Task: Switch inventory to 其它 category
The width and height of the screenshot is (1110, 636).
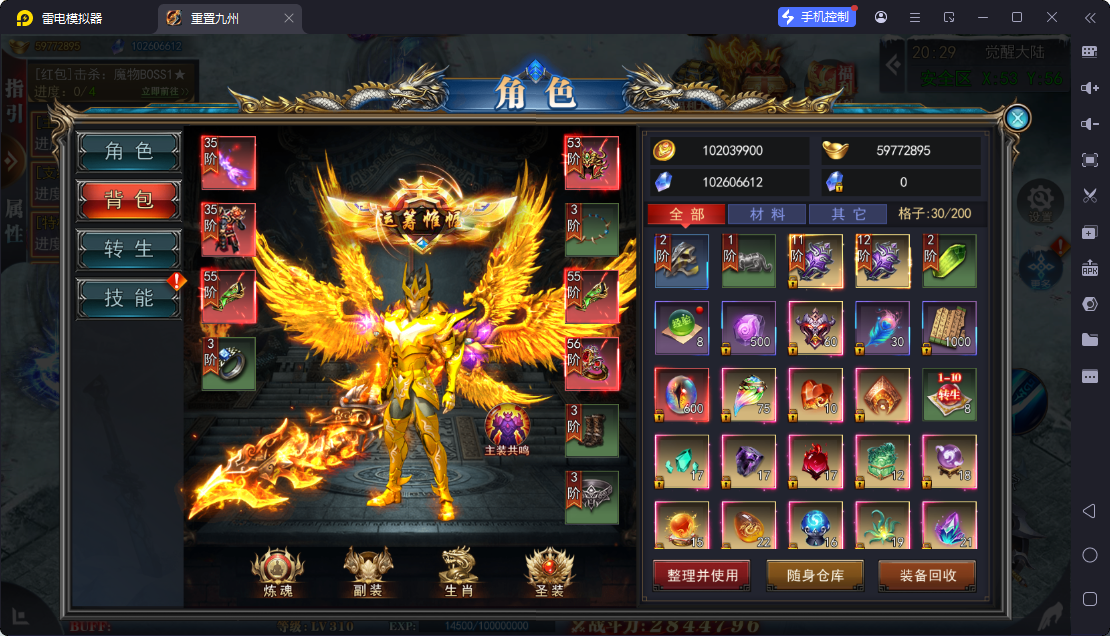Action: [847, 214]
